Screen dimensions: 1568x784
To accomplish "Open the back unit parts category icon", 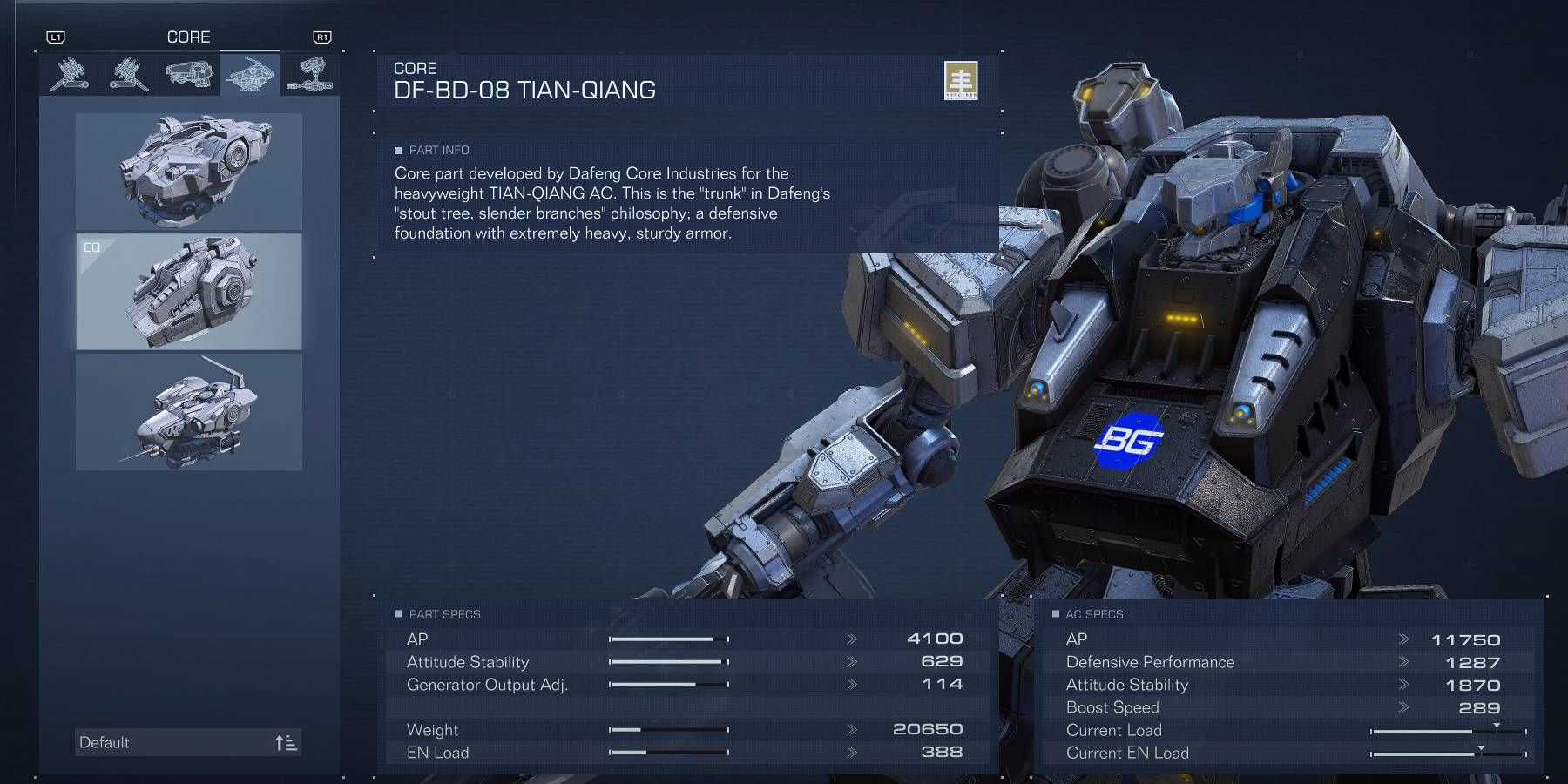I will point(187,74).
